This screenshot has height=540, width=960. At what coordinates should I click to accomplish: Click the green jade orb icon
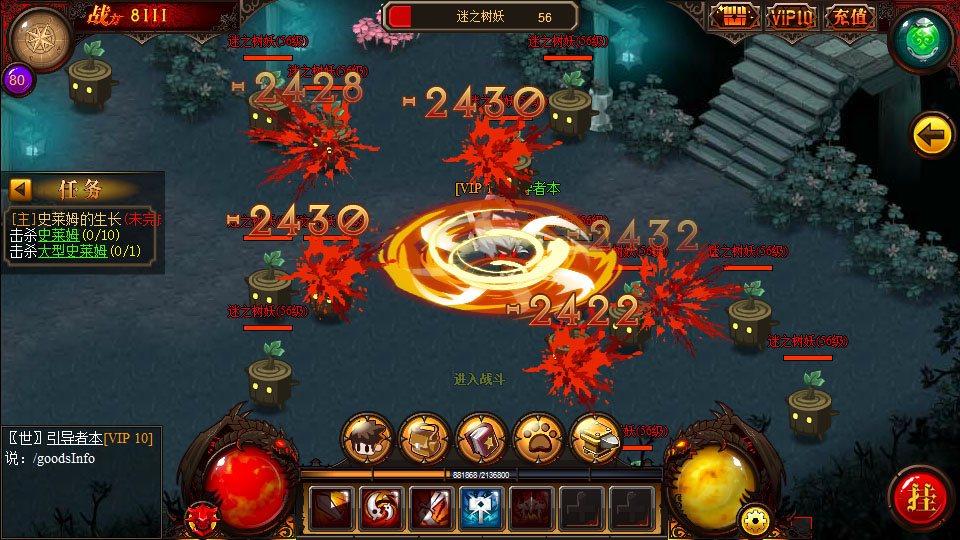click(x=921, y=40)
